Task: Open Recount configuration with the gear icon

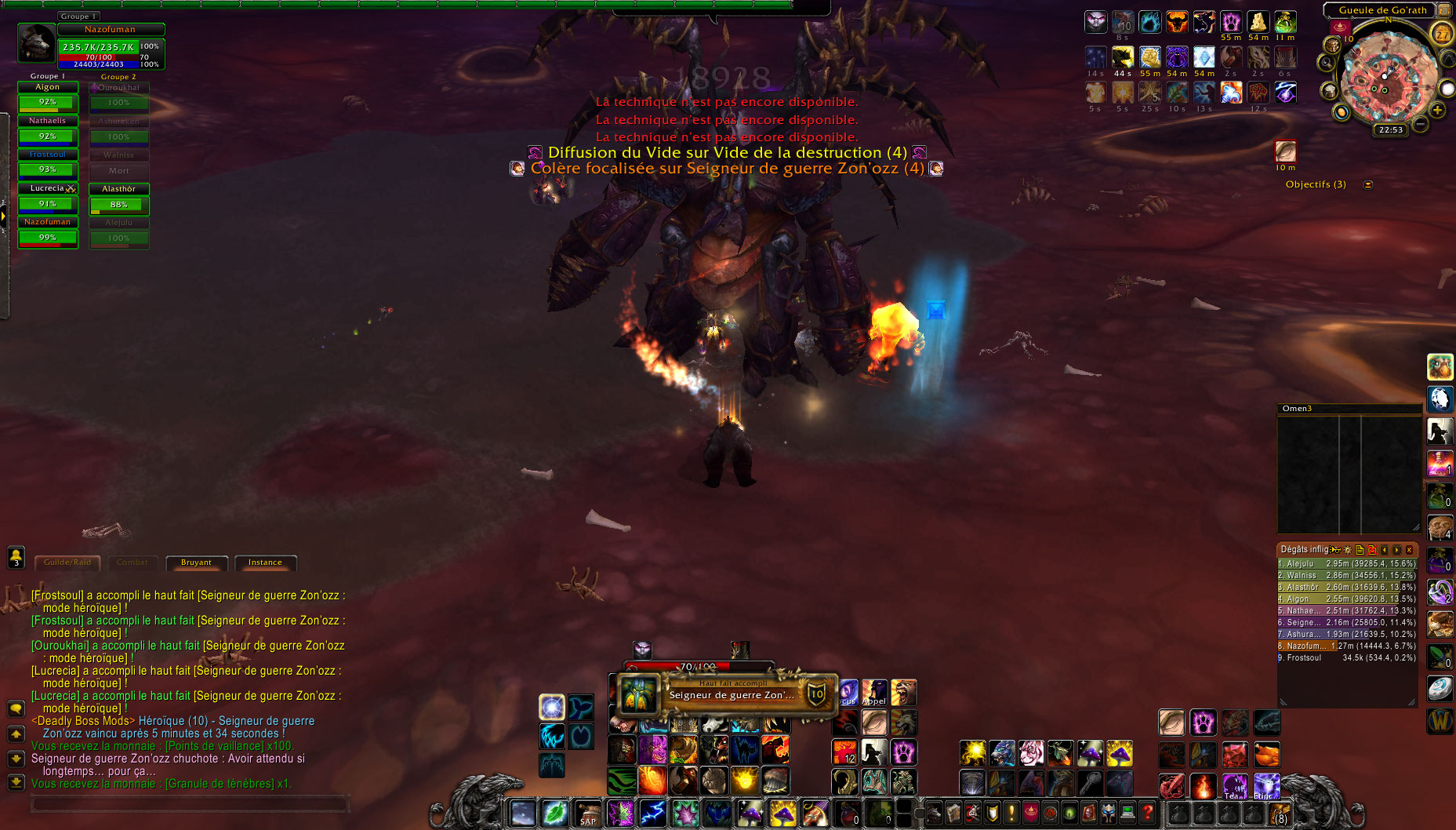Action: click(1348, 551)
